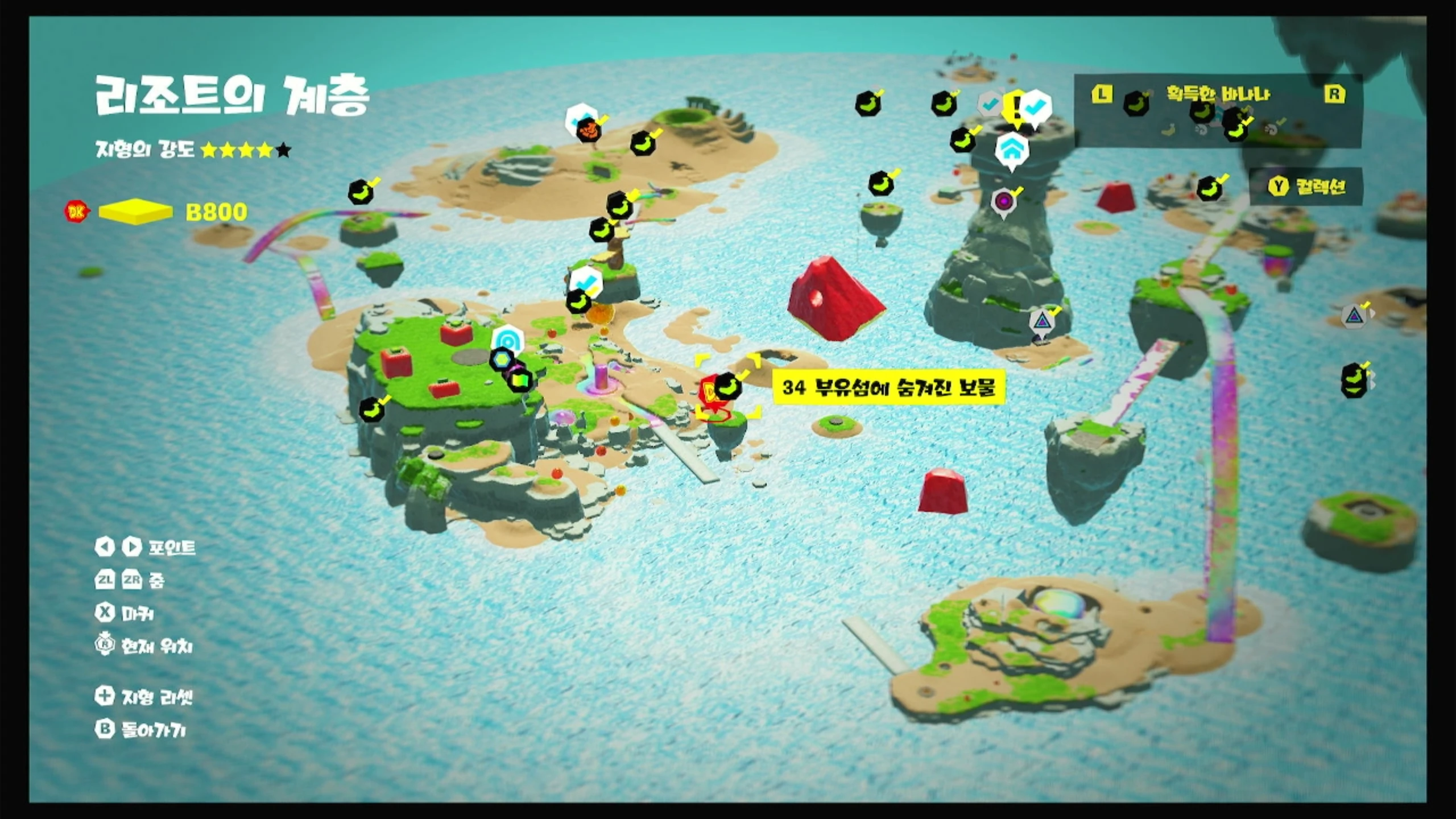
Task: Select the rainbow green marker on the plateau
Action: (x=519, y=379)
